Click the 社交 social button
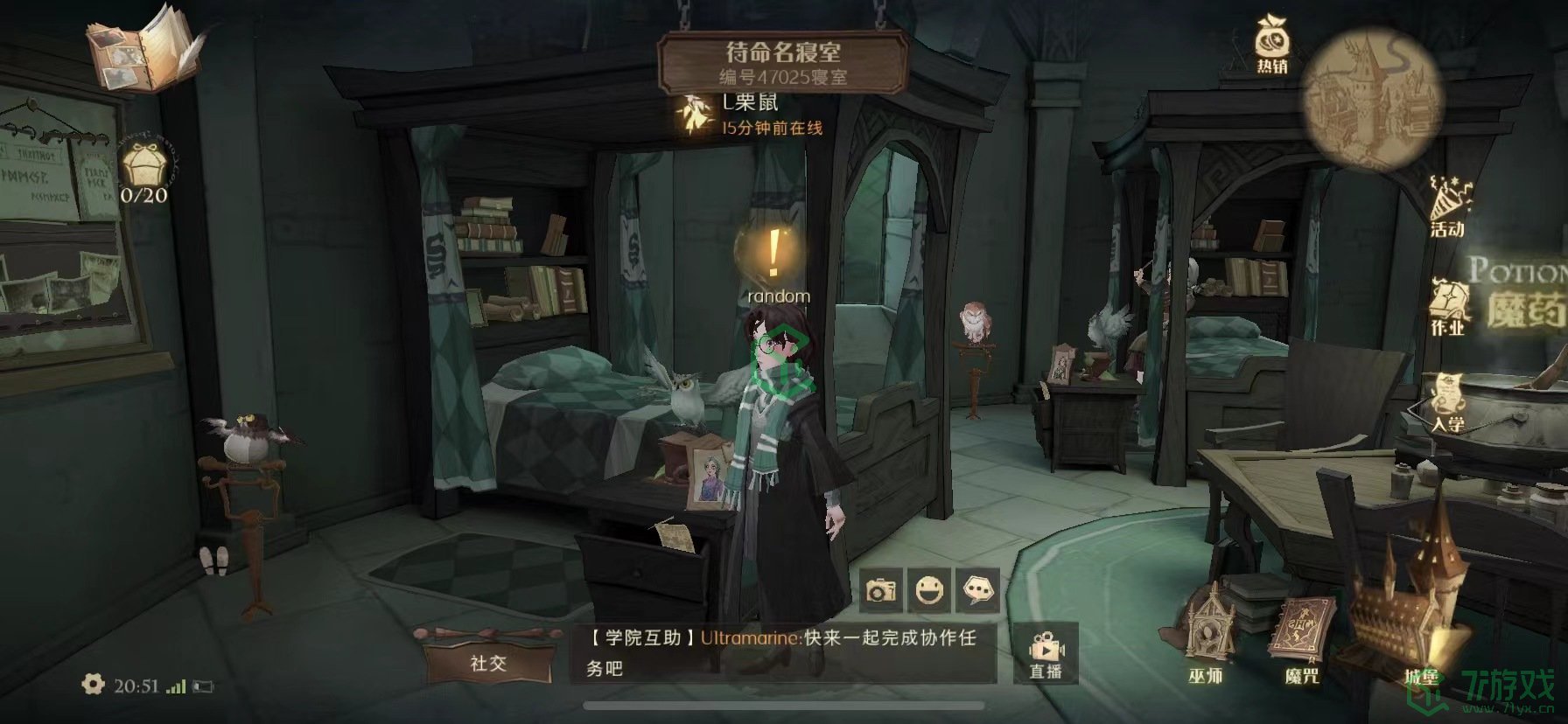 [x=487, y=661]
